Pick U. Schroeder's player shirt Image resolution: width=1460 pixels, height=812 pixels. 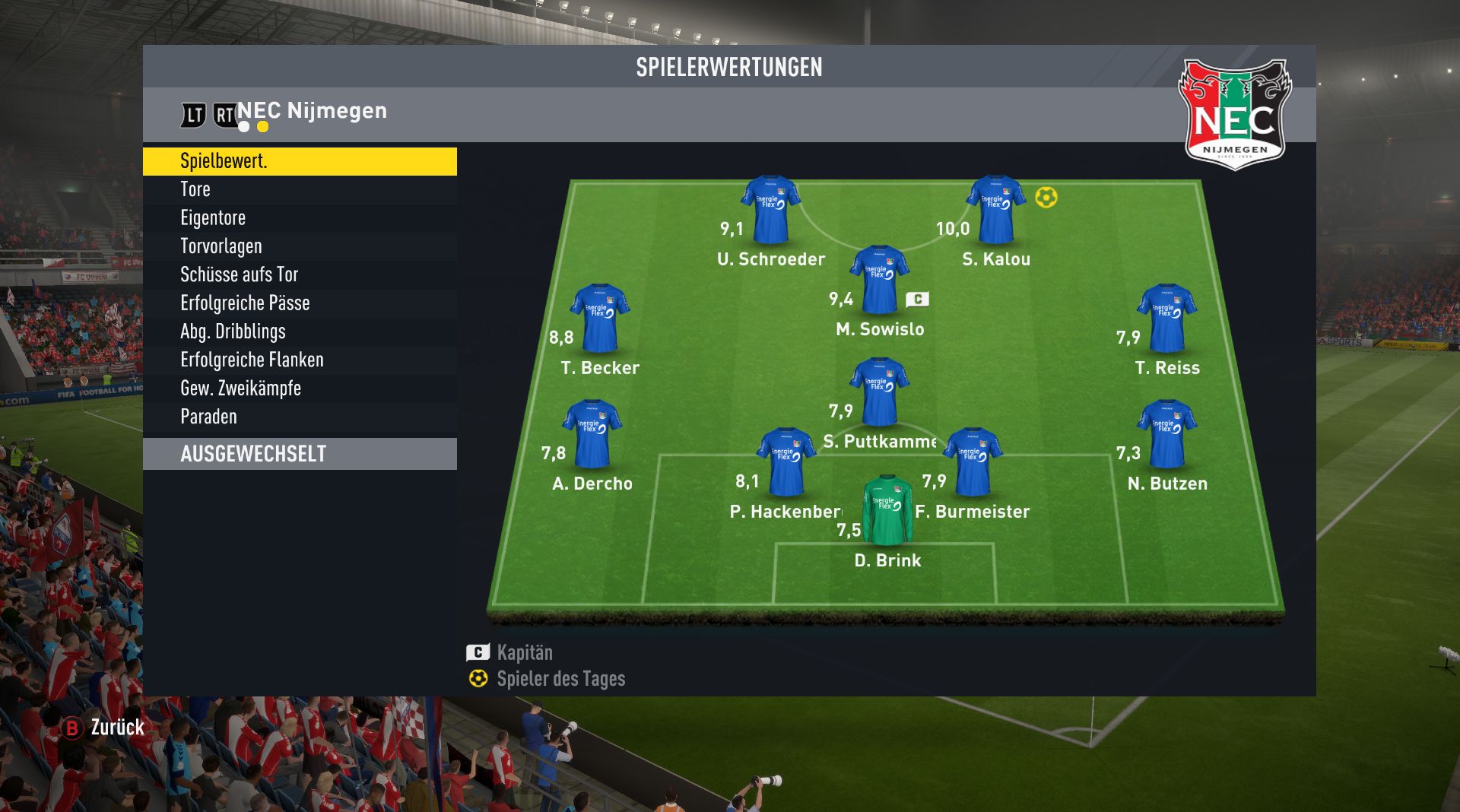pyautogui.click(x=770, y=210)
